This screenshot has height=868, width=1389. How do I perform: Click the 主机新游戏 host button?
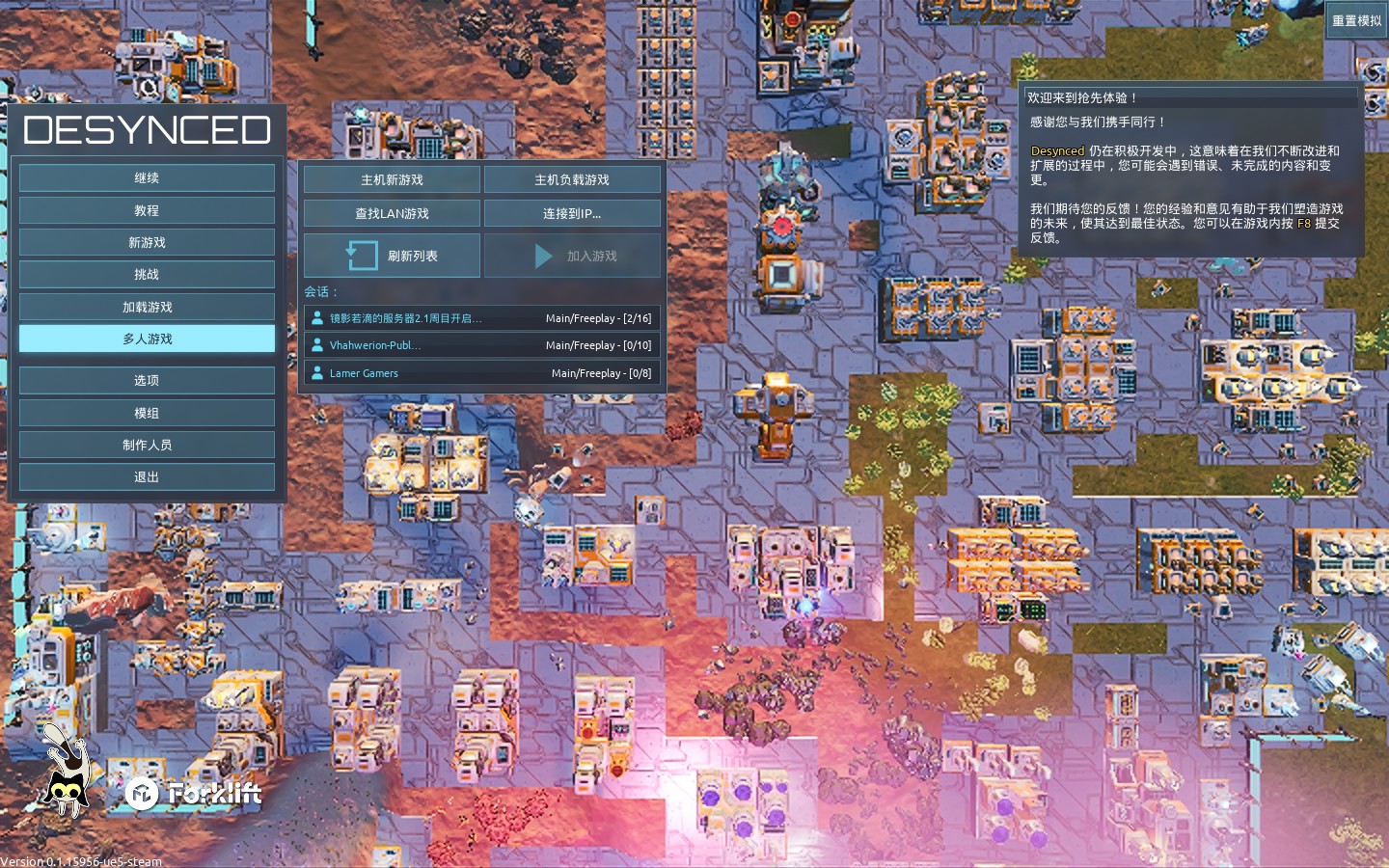point(392,179)
